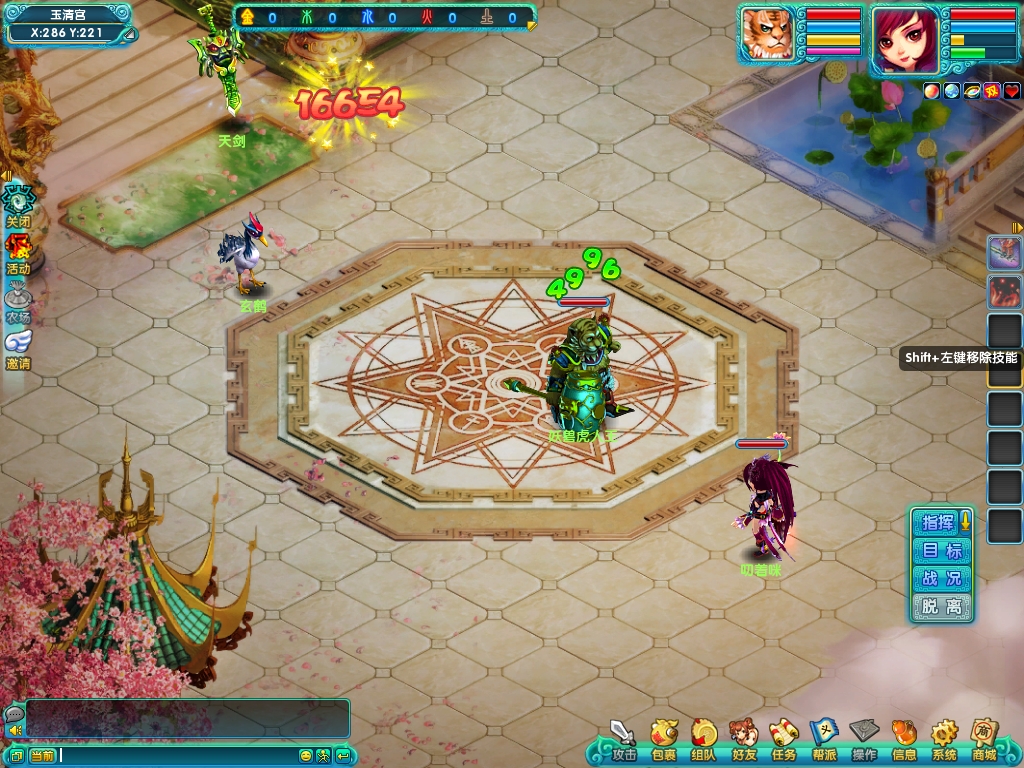Choose the 目标 target button
This screenshot has height=768, width=1024.
pyautogui.click(x=941, y=550)
